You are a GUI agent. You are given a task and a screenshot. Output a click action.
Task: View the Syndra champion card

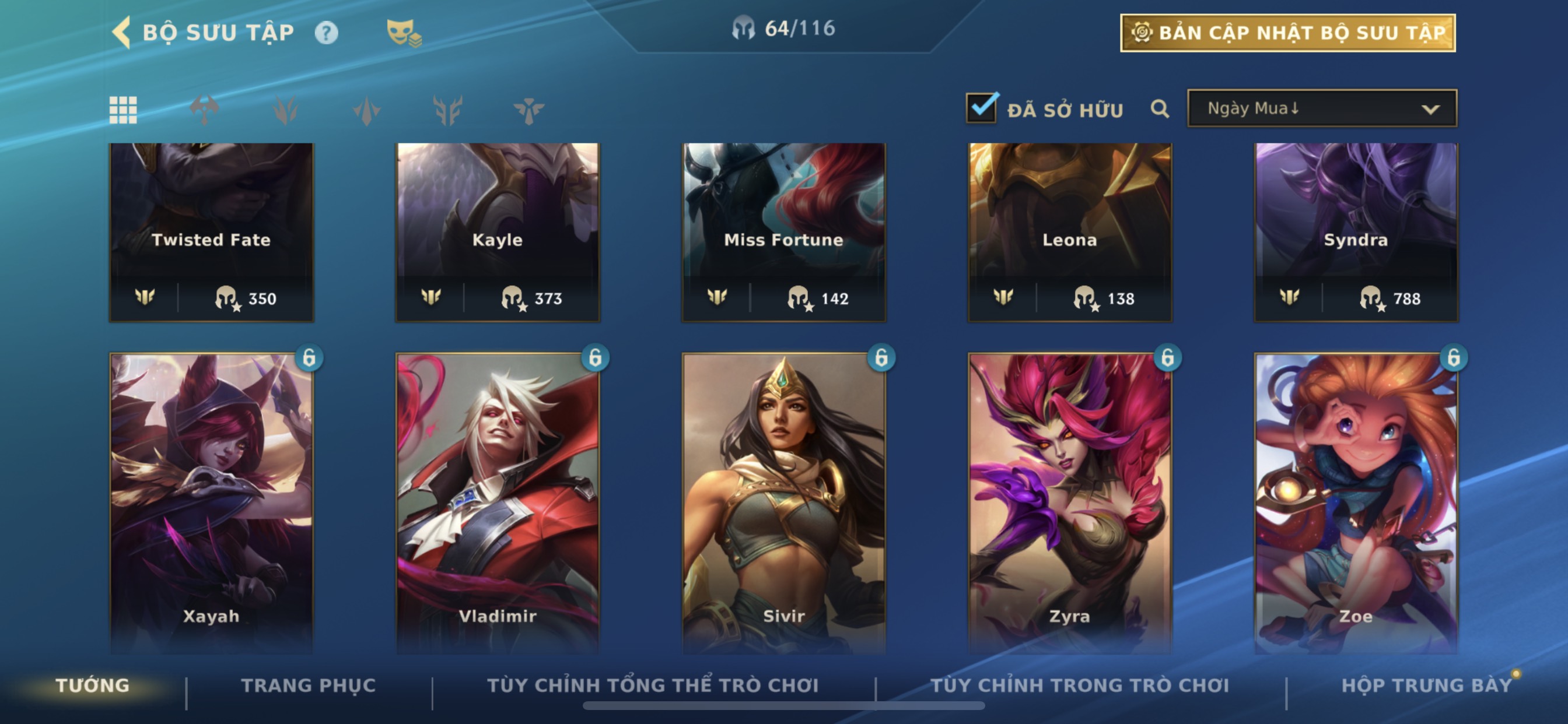click(x=1356, y=231)
